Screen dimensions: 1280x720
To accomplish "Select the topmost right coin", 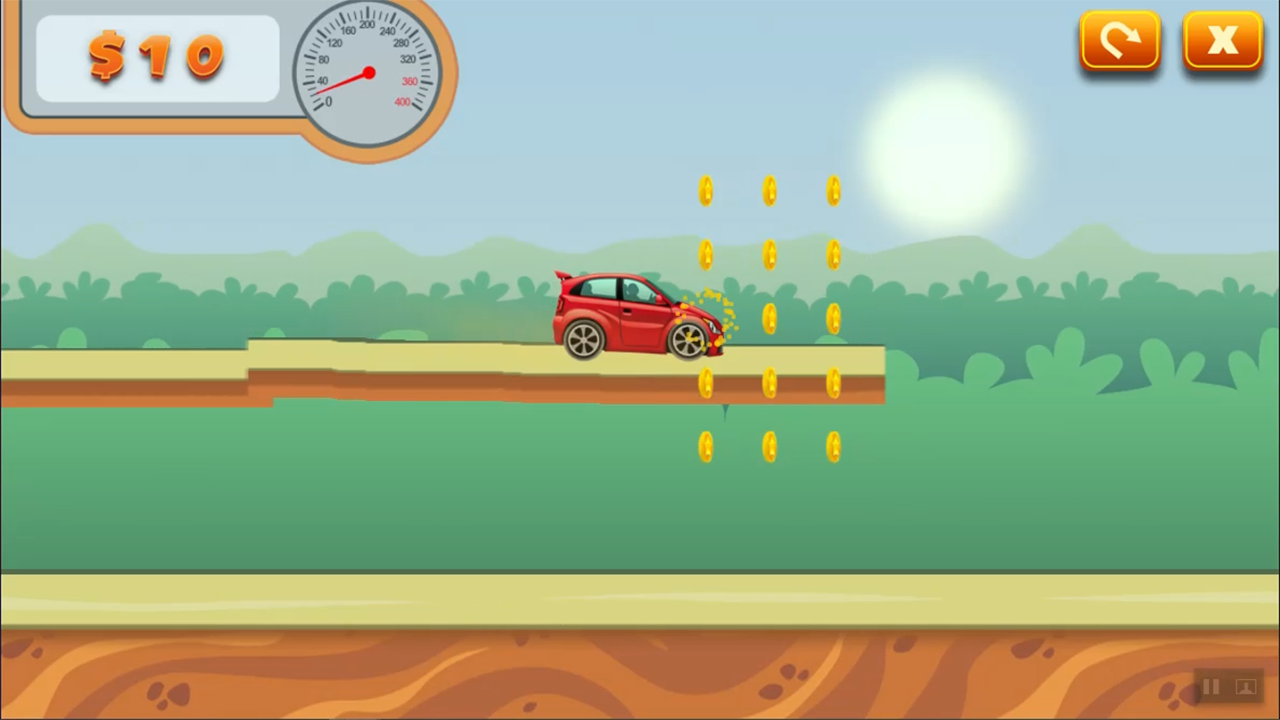I will (x=835, y=190).
